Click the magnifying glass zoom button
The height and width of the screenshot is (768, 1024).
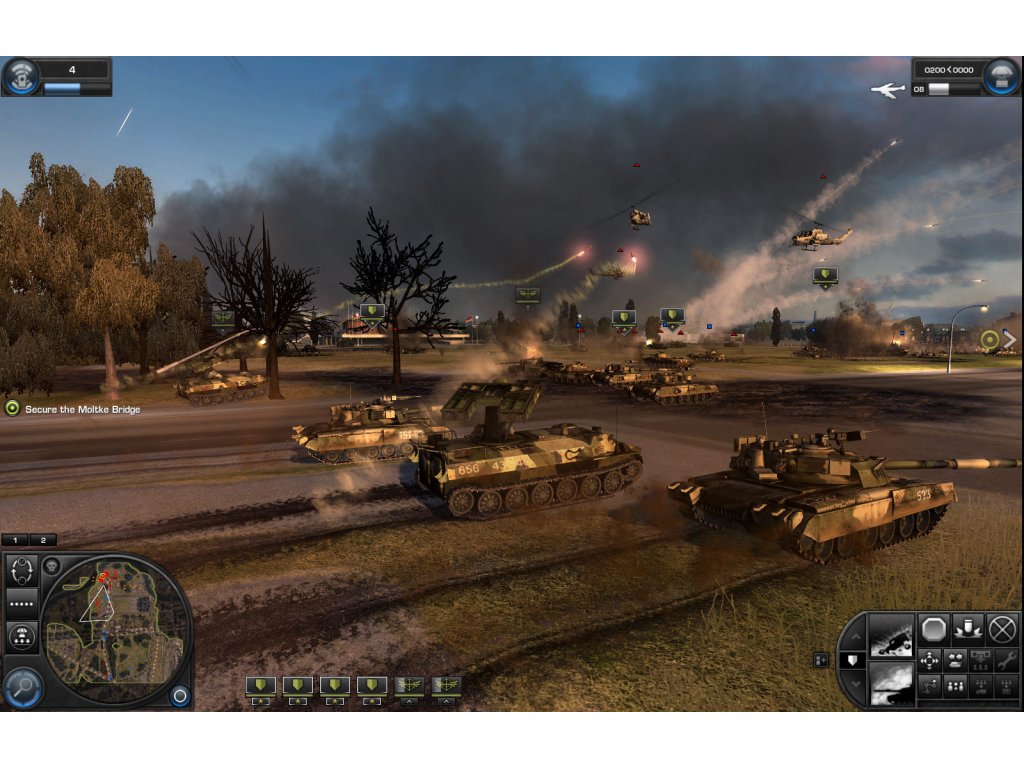(x=21, y=686)
